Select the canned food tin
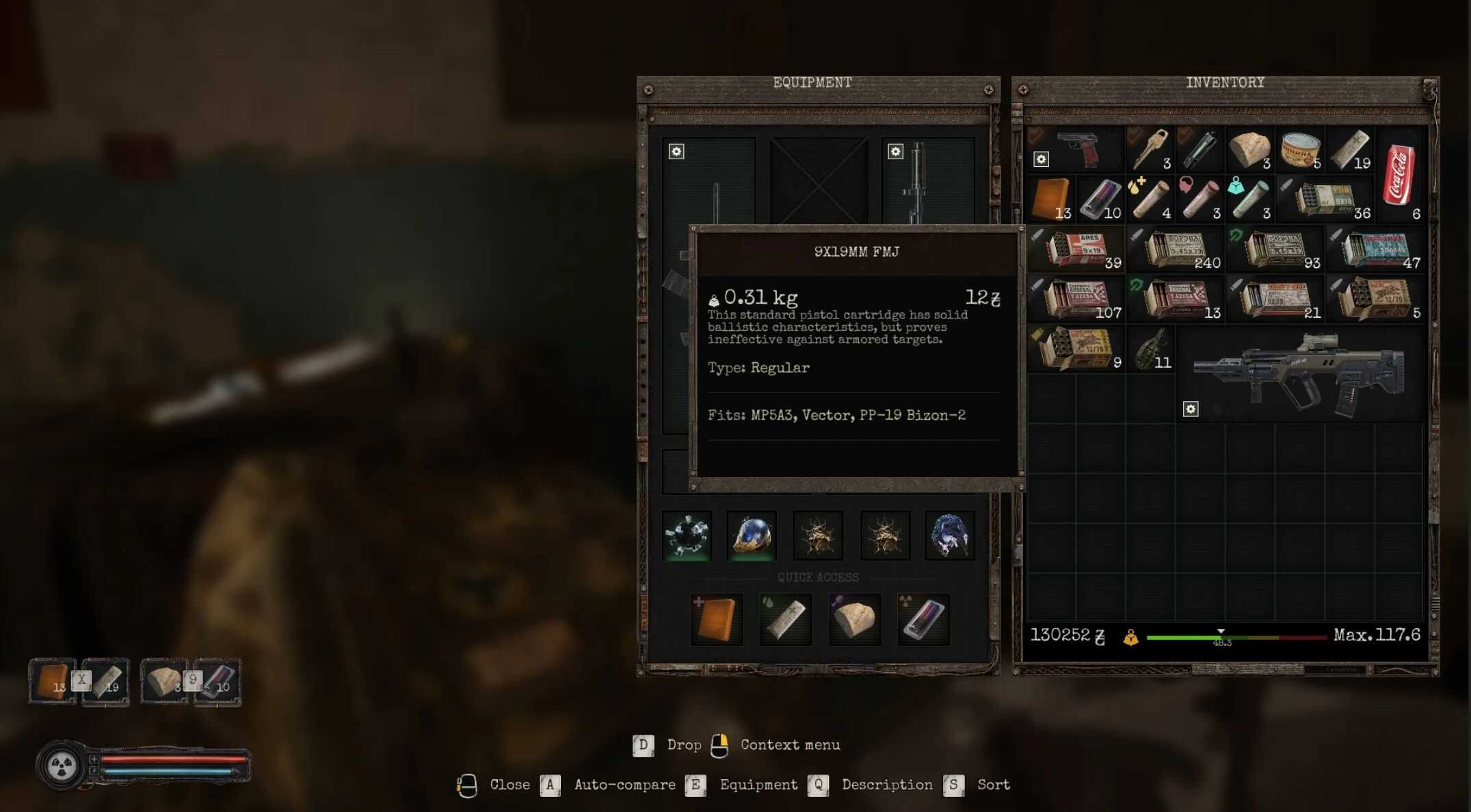The width and height of the screenshot is (1471, 812). [x=1299, y=149]
